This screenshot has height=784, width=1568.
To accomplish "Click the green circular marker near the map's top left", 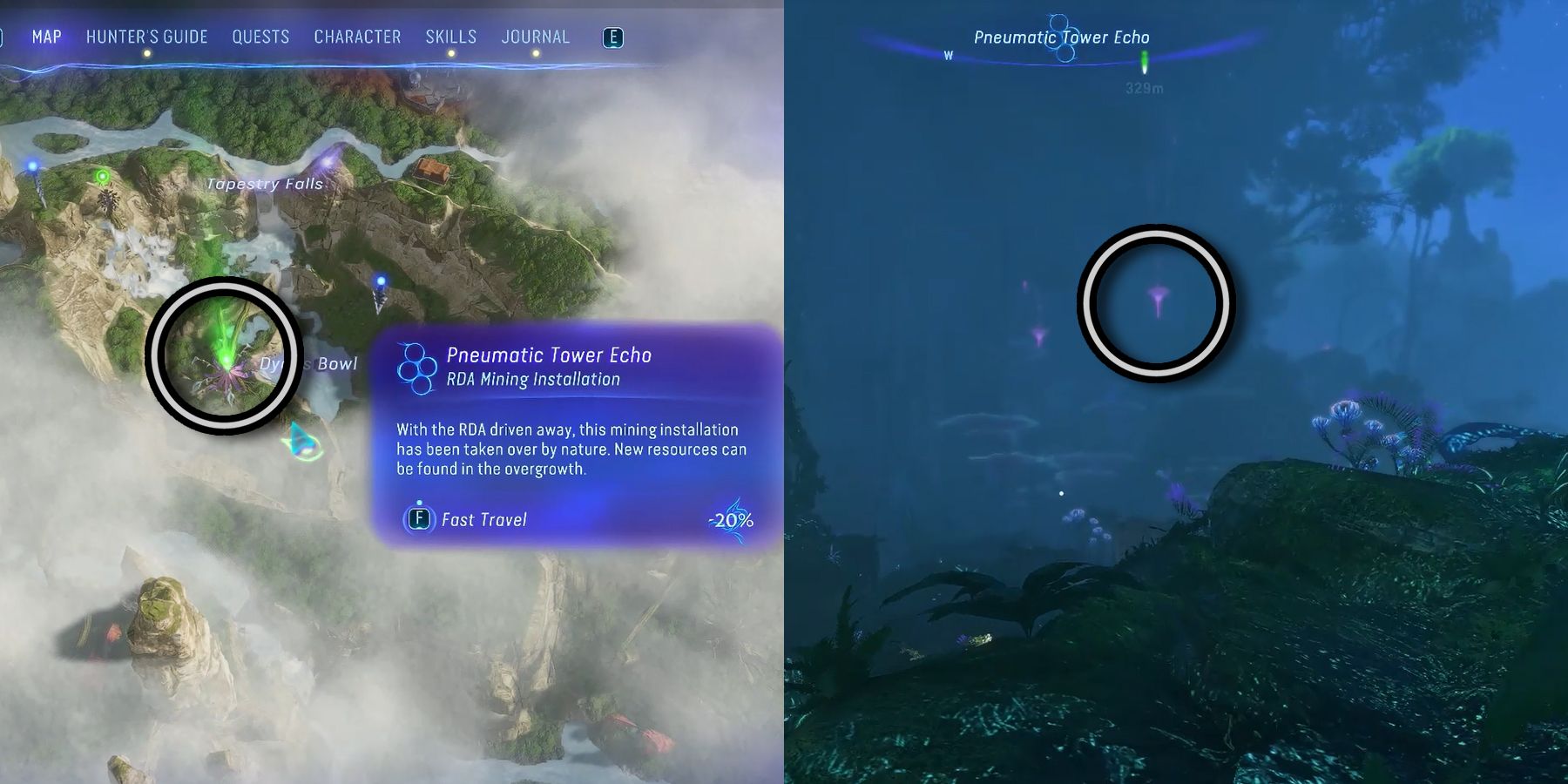I will pos(102,175).
